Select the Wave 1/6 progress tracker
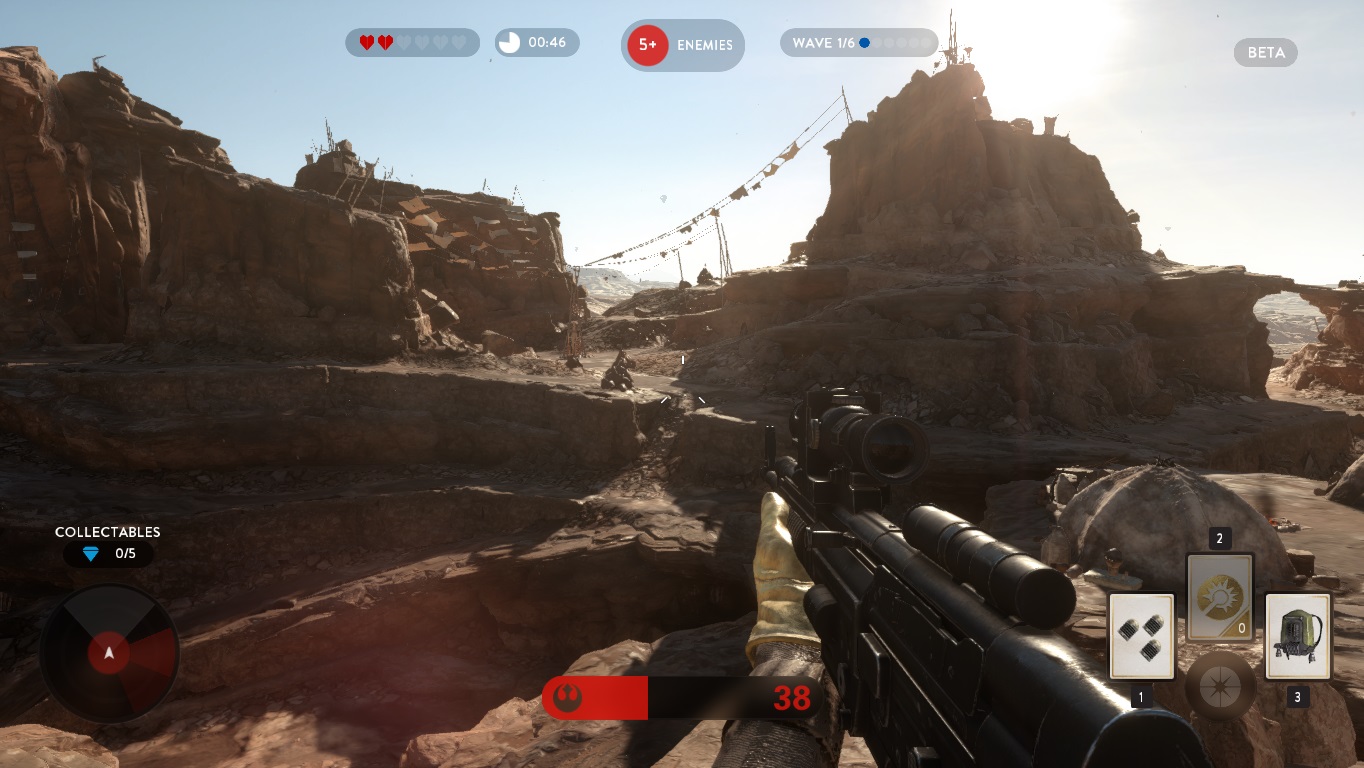This screenshot has height=768, width=1364. tap(858, 43)
